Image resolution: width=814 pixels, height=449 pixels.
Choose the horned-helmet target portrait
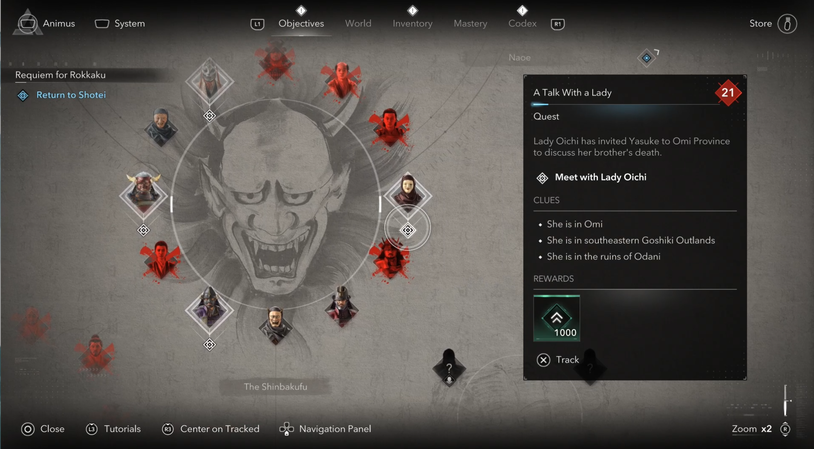tap(143, 192)
